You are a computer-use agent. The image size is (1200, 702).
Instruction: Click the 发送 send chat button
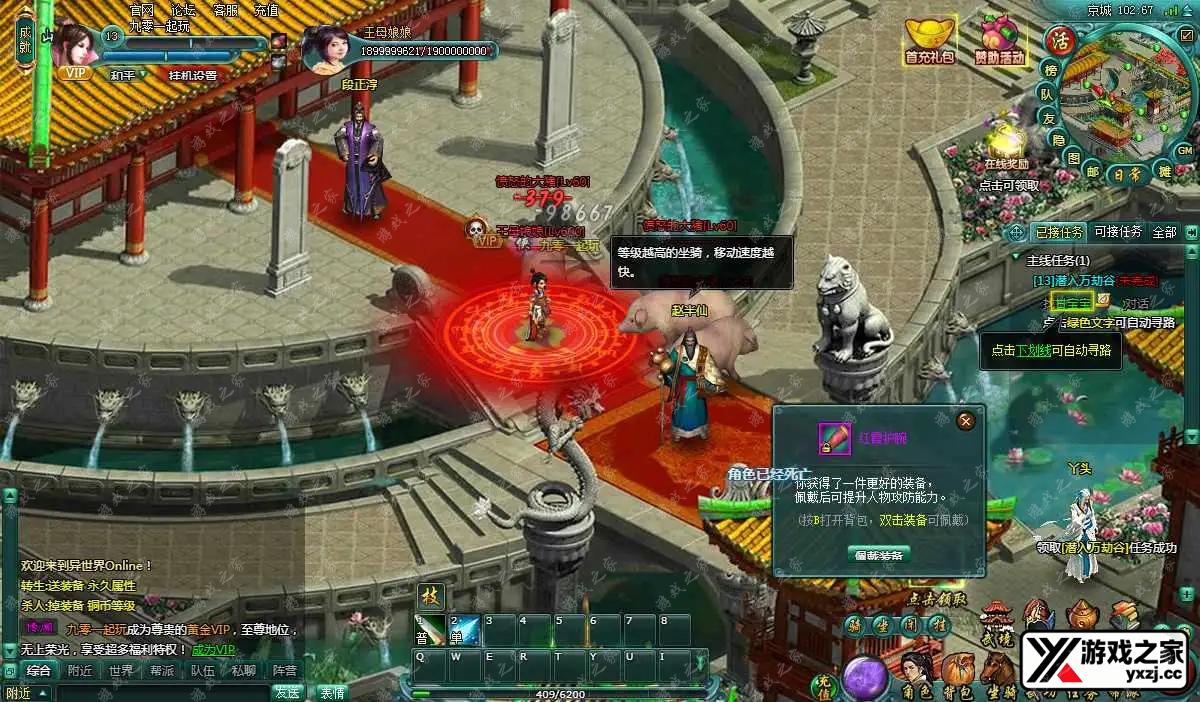pyautogui.click(x=288, y=692)
